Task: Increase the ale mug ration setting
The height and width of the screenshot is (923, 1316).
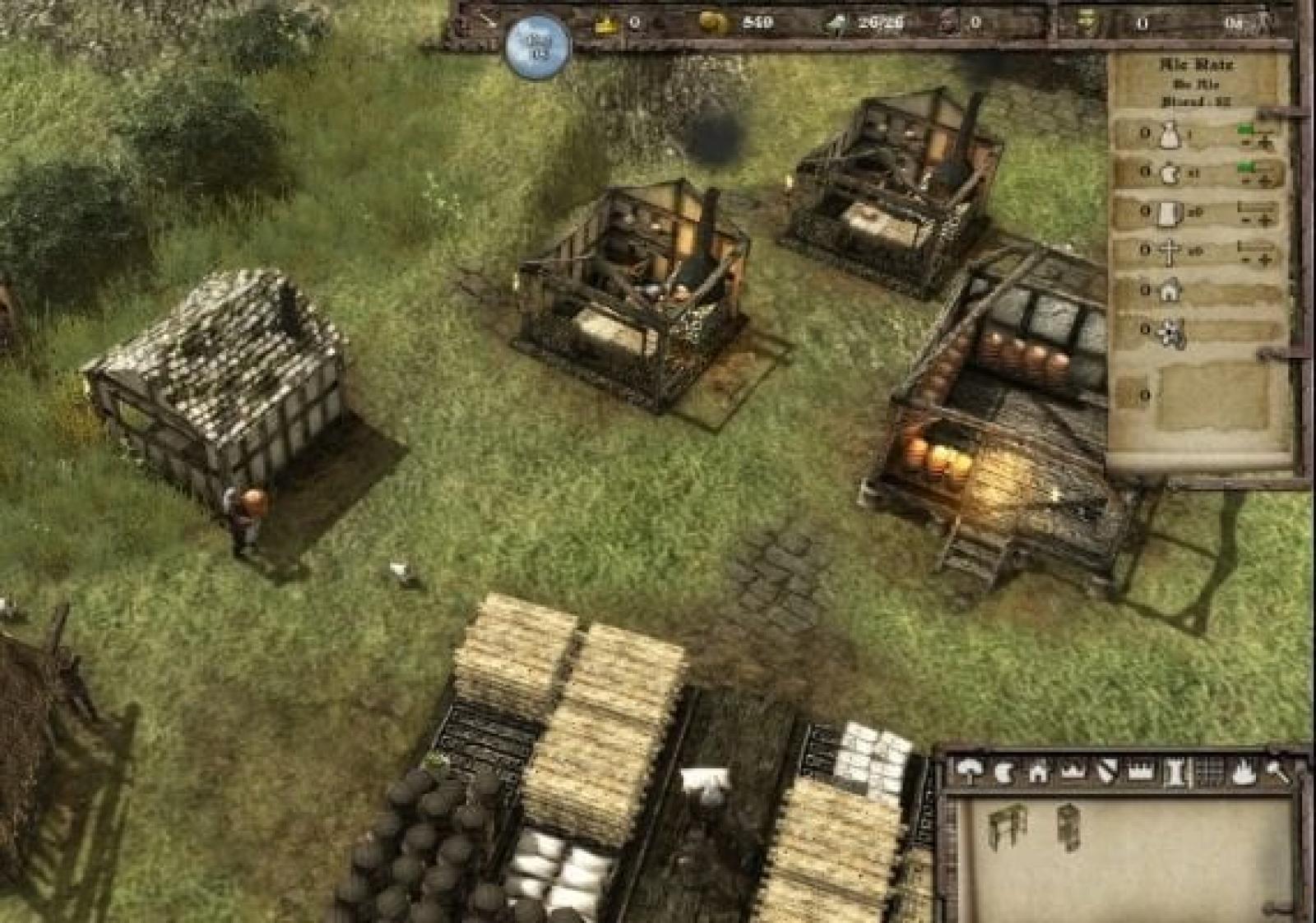Action: click(1267, 220)
